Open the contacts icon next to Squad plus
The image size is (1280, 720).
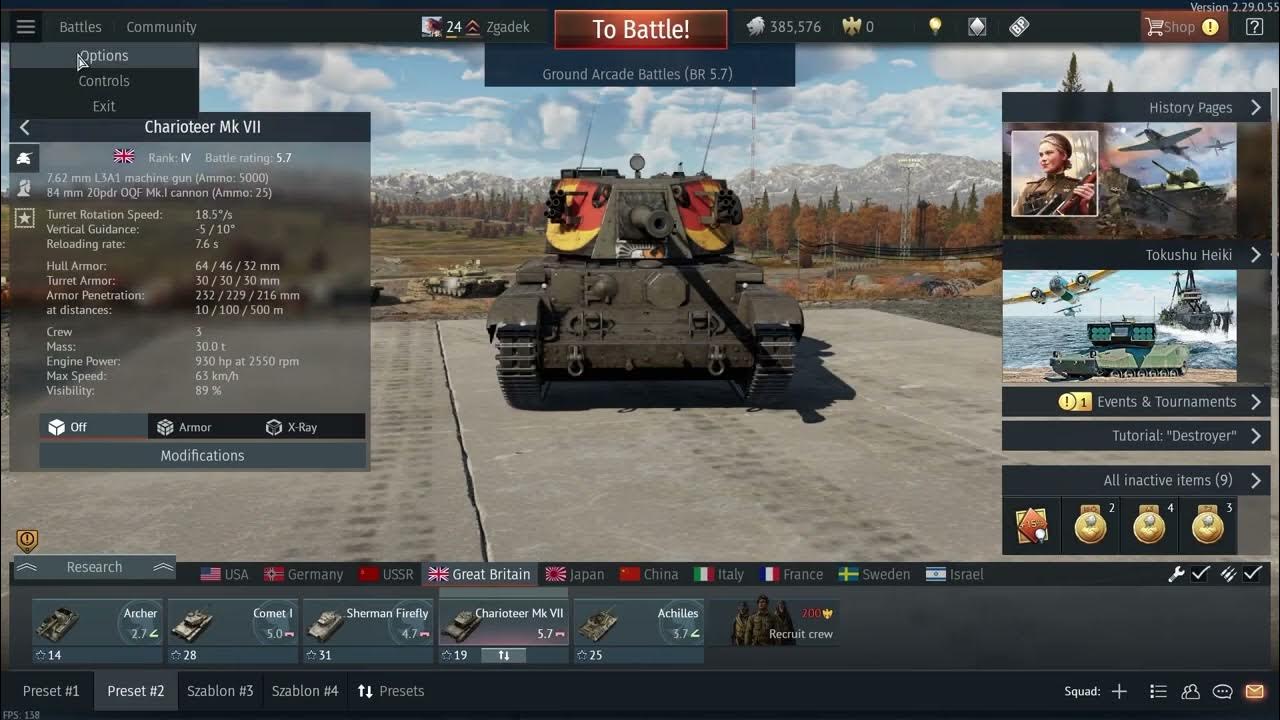pyautogui.click(x=1189, y=691)
